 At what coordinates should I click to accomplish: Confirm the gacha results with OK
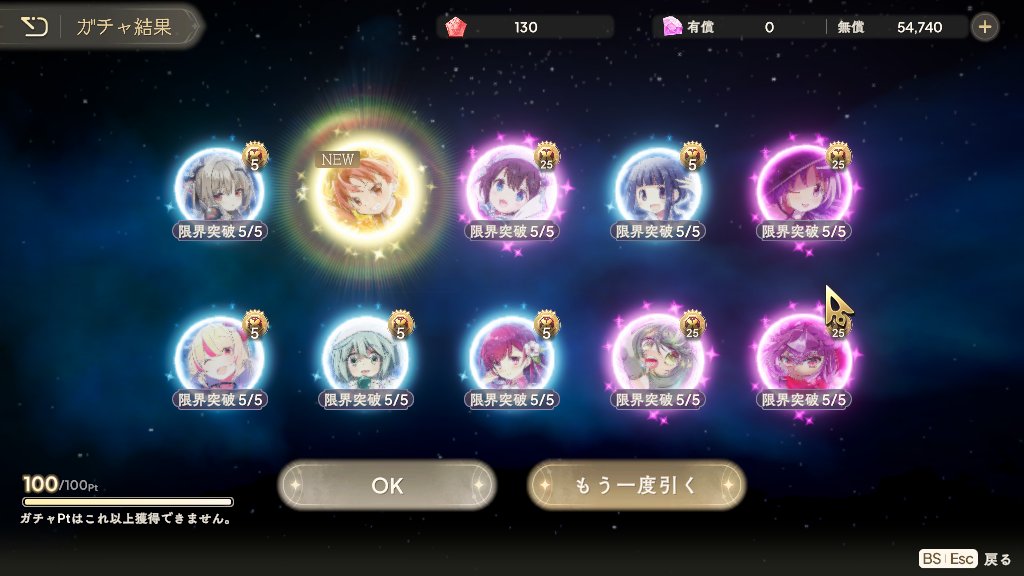pyautogui.click(x=387, y=485)
